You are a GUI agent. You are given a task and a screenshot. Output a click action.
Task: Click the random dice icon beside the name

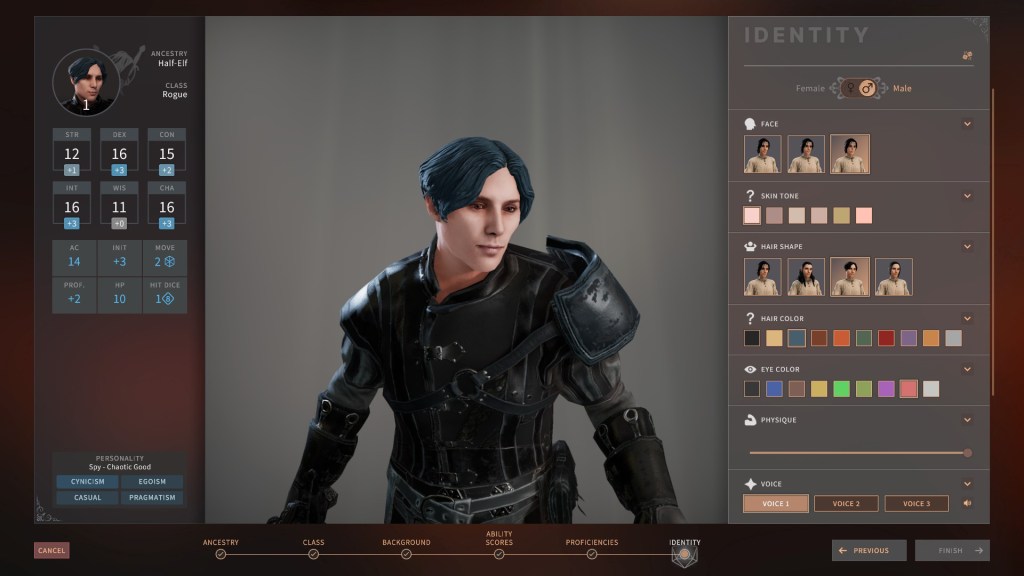pos(967,56)
